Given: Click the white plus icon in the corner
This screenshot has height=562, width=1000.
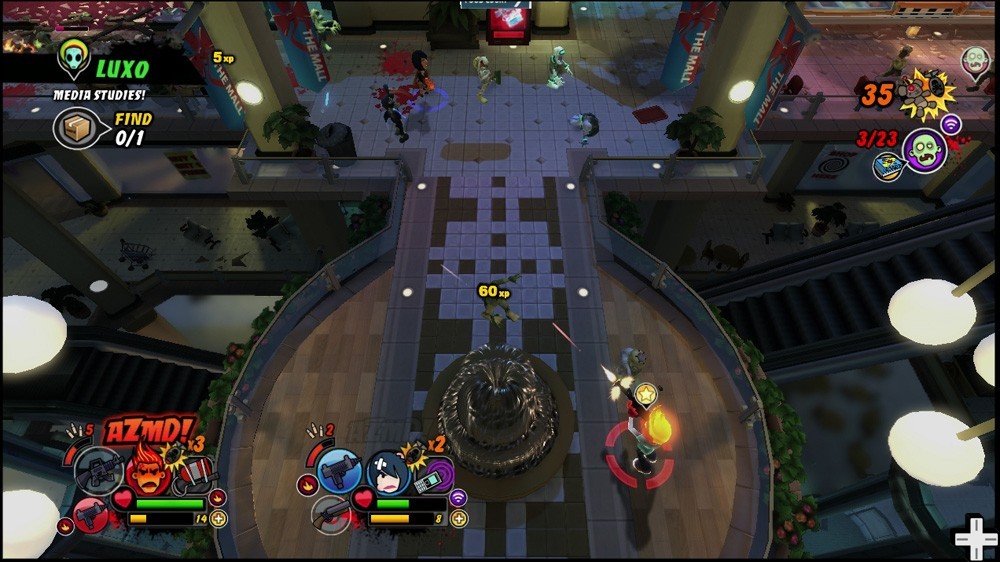Looking at the screenshot, I should [975, 539].
